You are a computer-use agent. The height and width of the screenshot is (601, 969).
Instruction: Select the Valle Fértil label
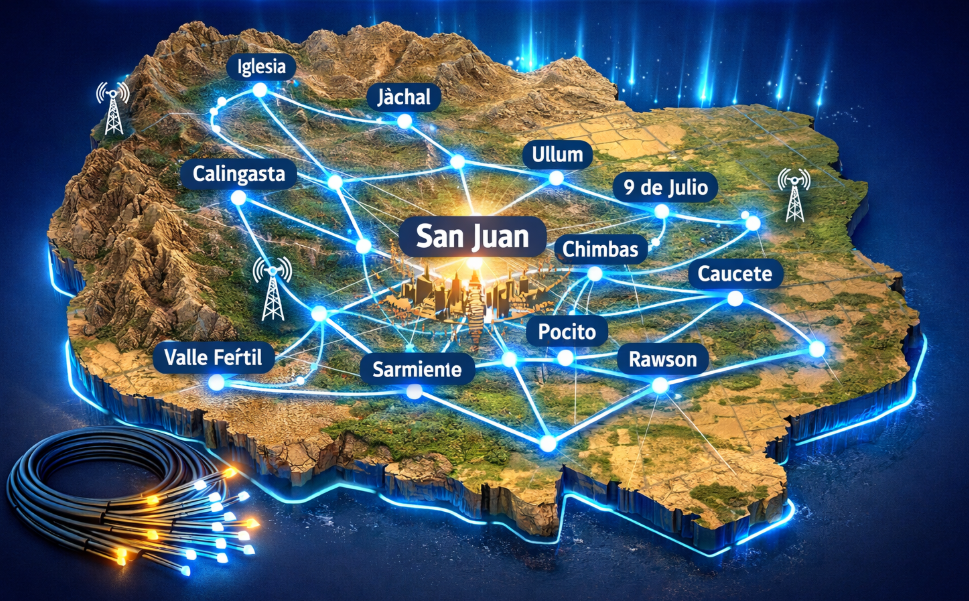214,358
